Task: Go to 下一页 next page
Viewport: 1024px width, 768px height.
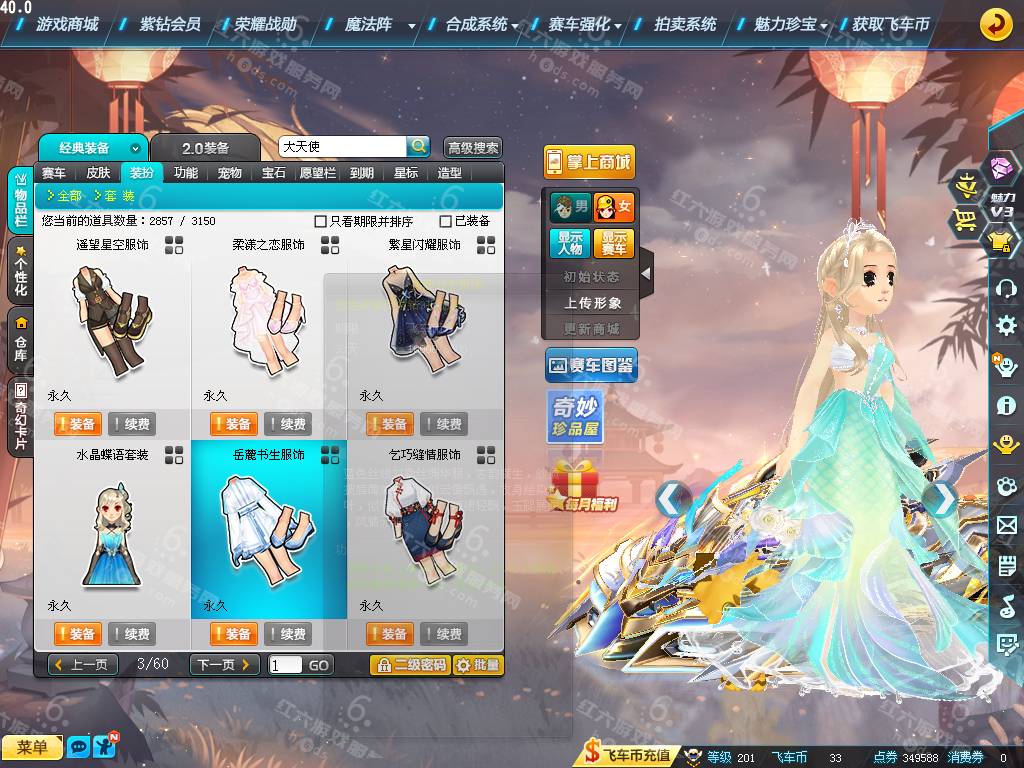Action: (224, 665)
